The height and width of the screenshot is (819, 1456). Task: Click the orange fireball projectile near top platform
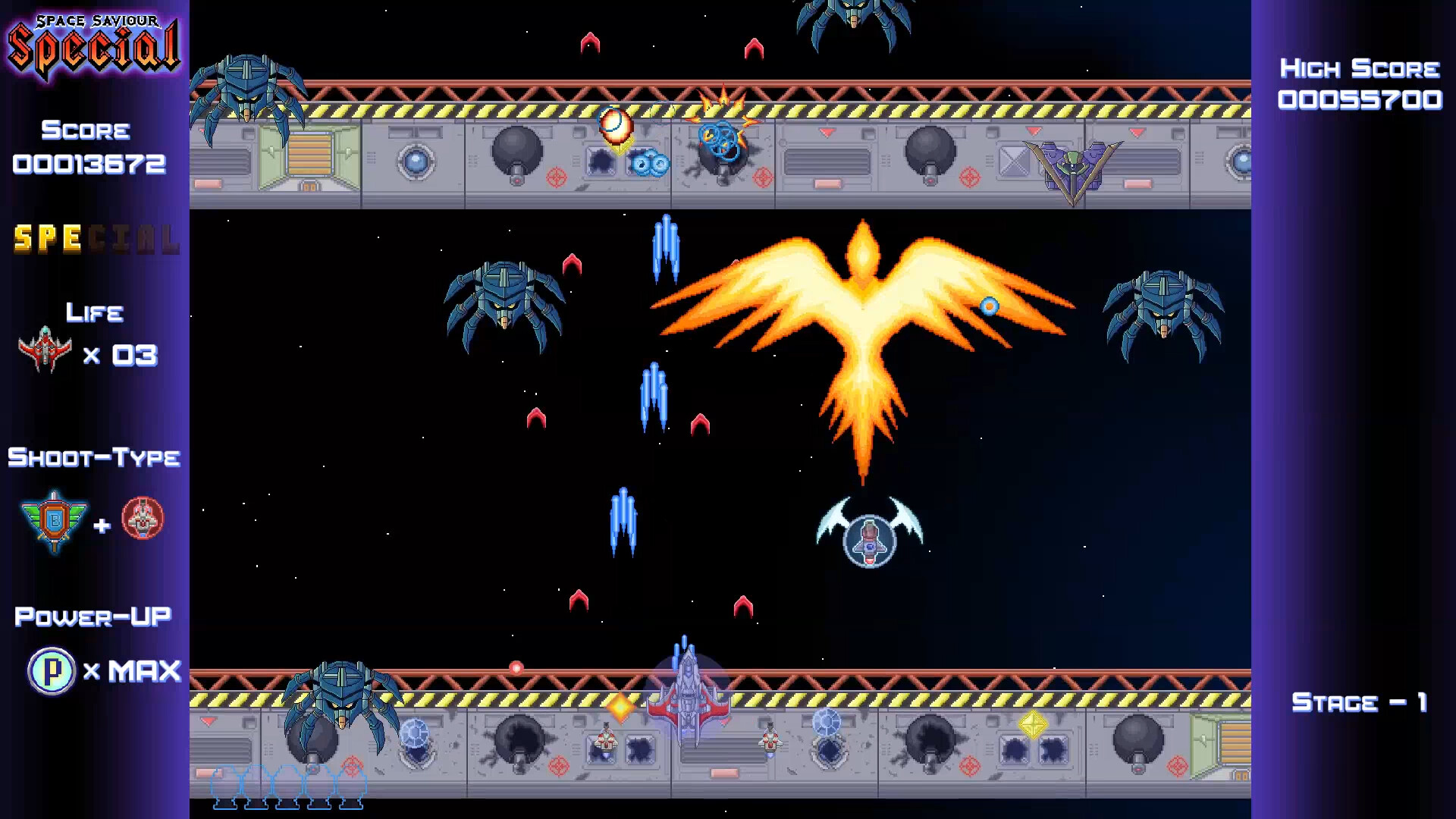click(x=614, y=125)
